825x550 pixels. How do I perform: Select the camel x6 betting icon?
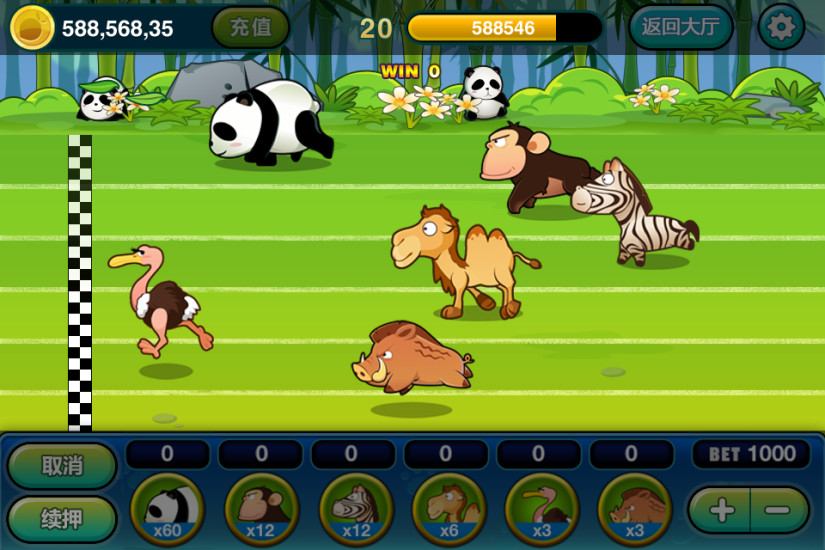(x=448, y=508)
